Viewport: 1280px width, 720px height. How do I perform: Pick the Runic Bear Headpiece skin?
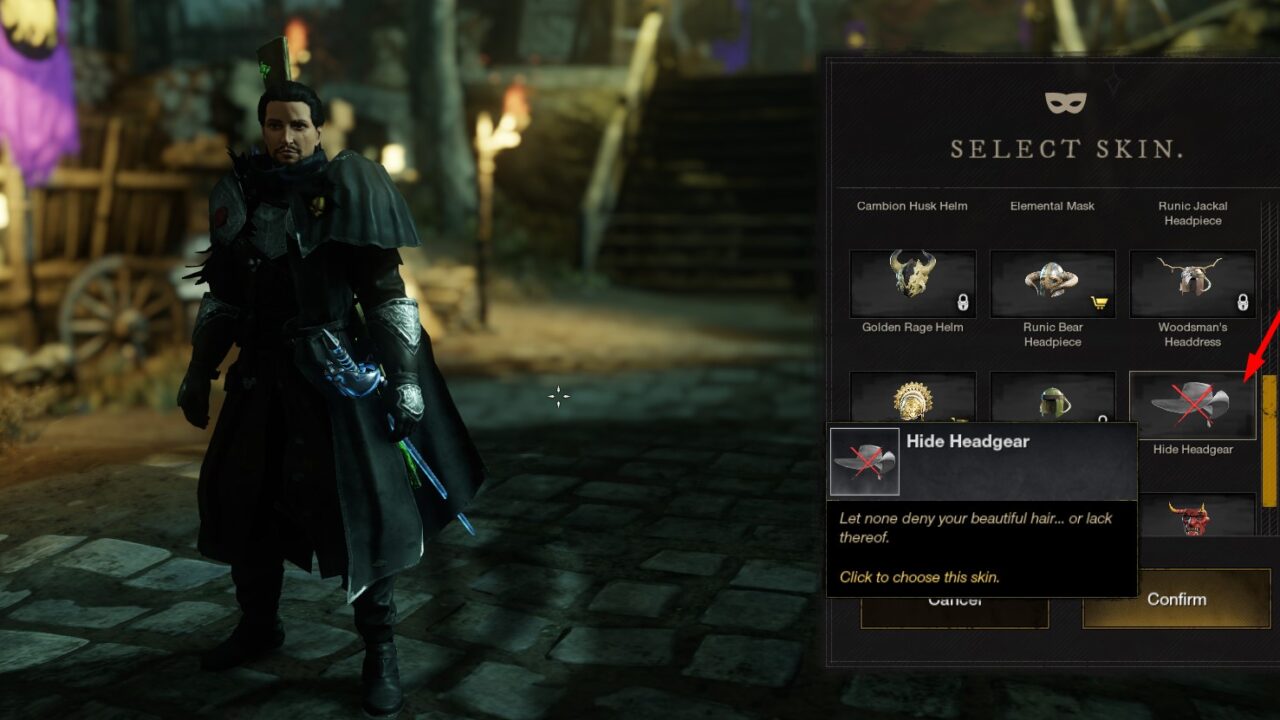[1052, 284]
